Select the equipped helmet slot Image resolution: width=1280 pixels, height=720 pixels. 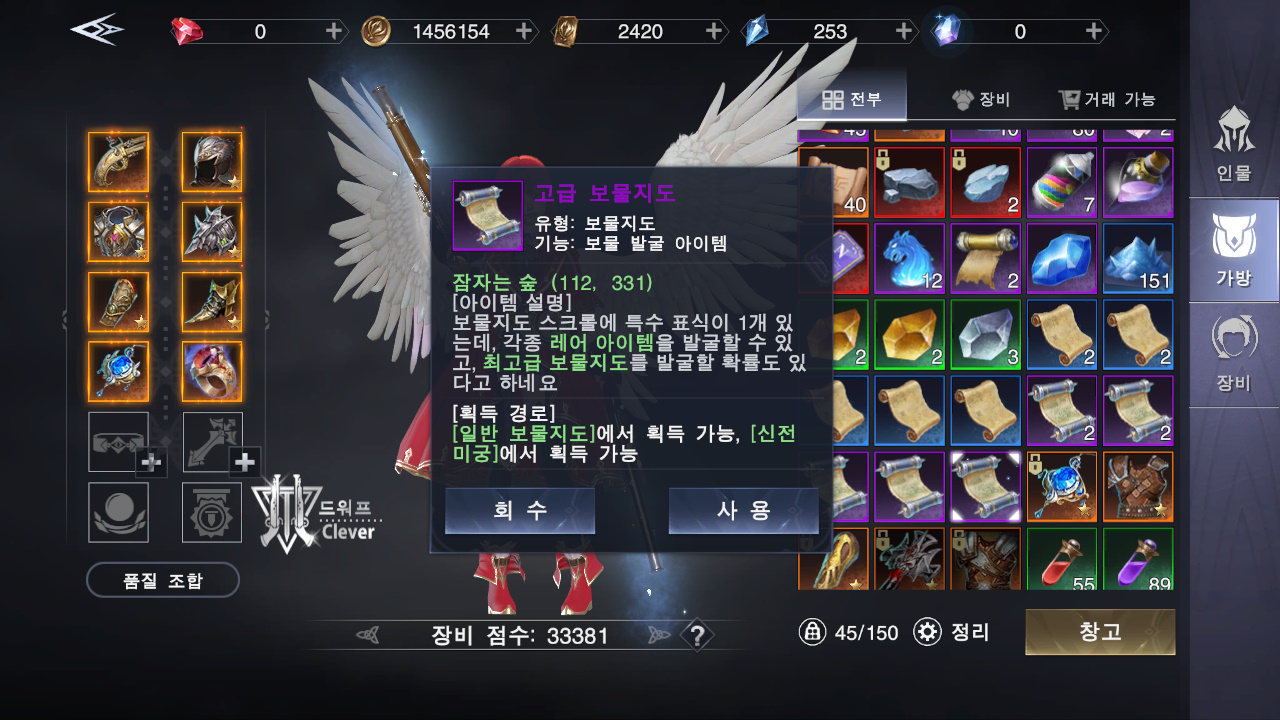pyautogui.click(x=212, y=162)
